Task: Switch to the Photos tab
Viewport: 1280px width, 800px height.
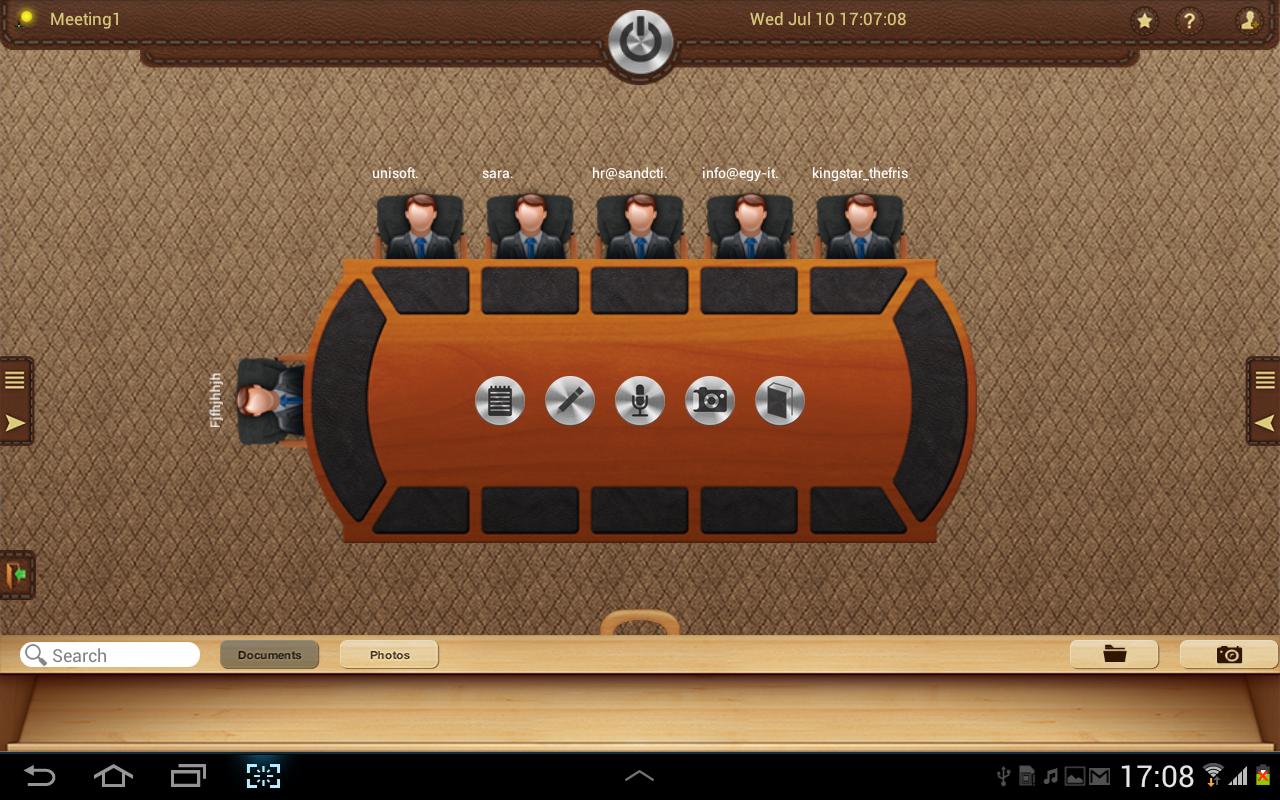Action: click(389, 654)
